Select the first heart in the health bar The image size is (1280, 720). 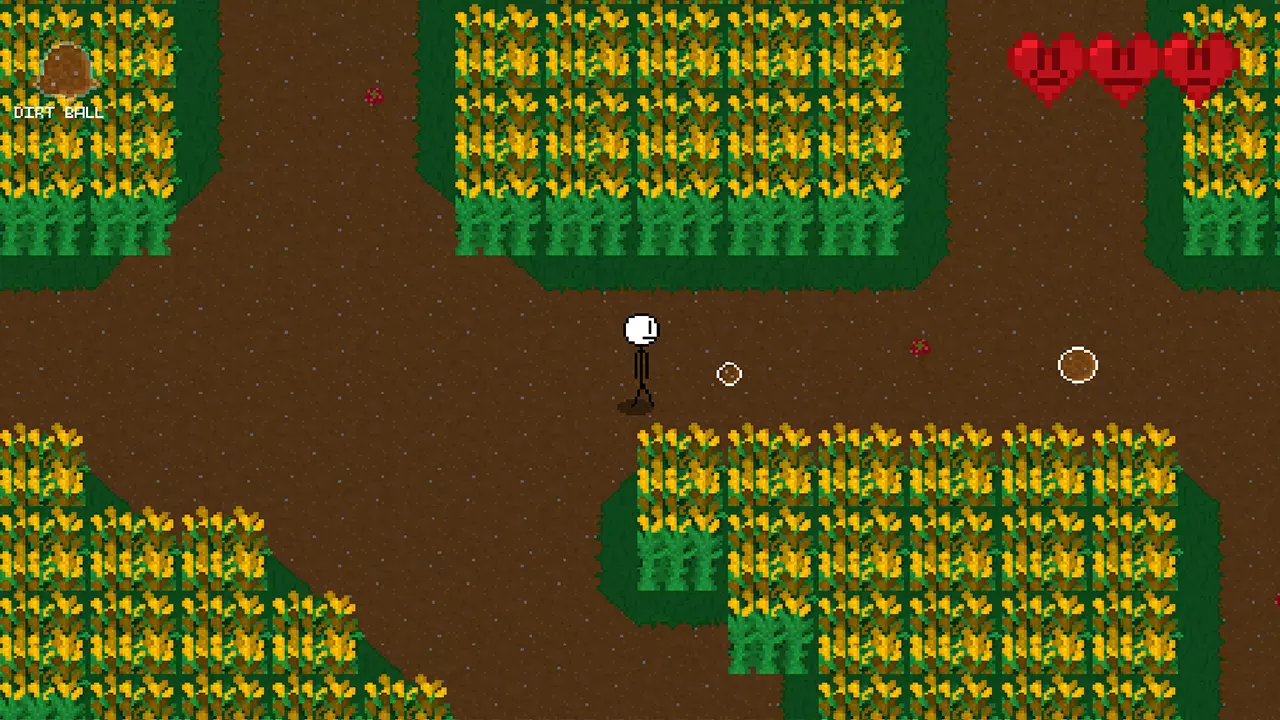click(1043, 65)
